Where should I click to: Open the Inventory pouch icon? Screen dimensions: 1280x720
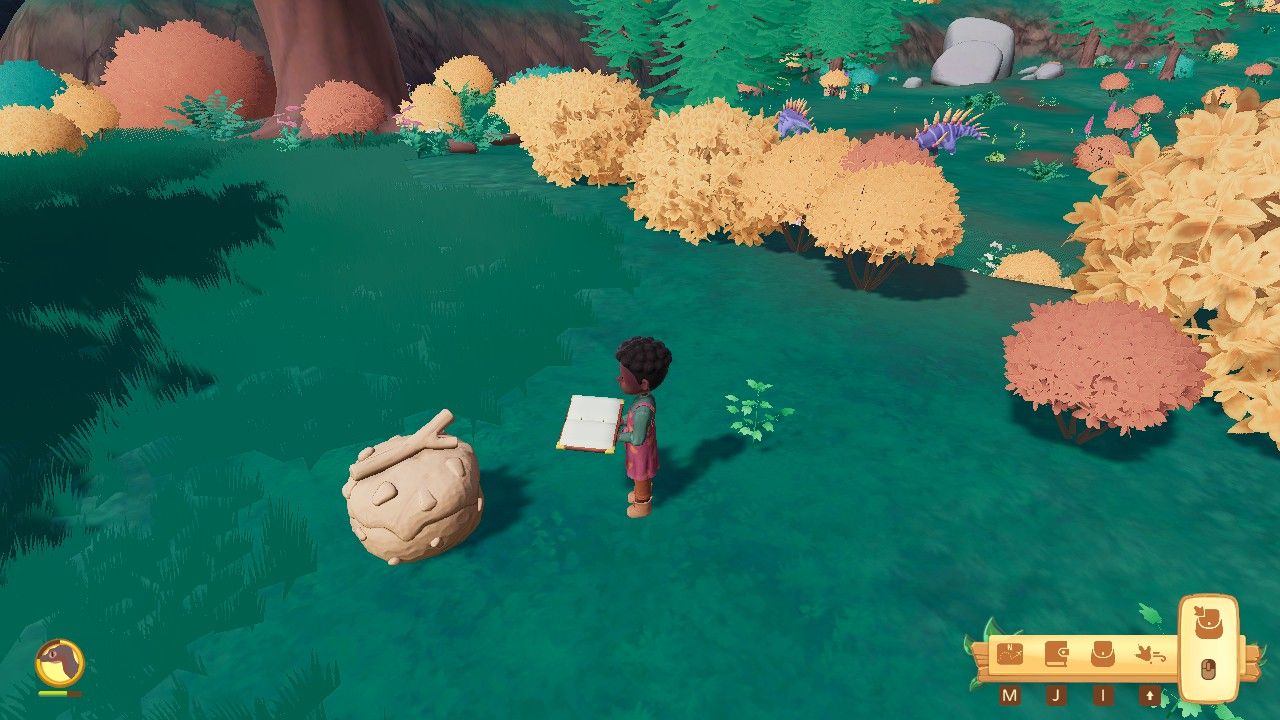pos(1102,655)
